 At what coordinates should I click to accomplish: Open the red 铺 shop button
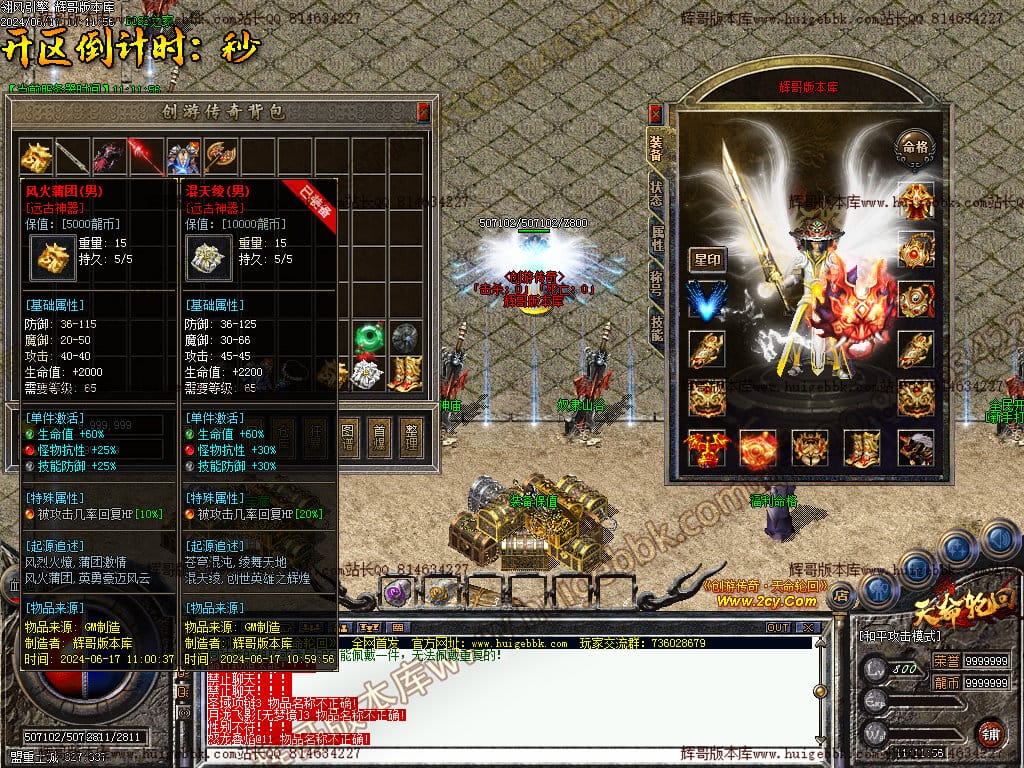(989, 732)
